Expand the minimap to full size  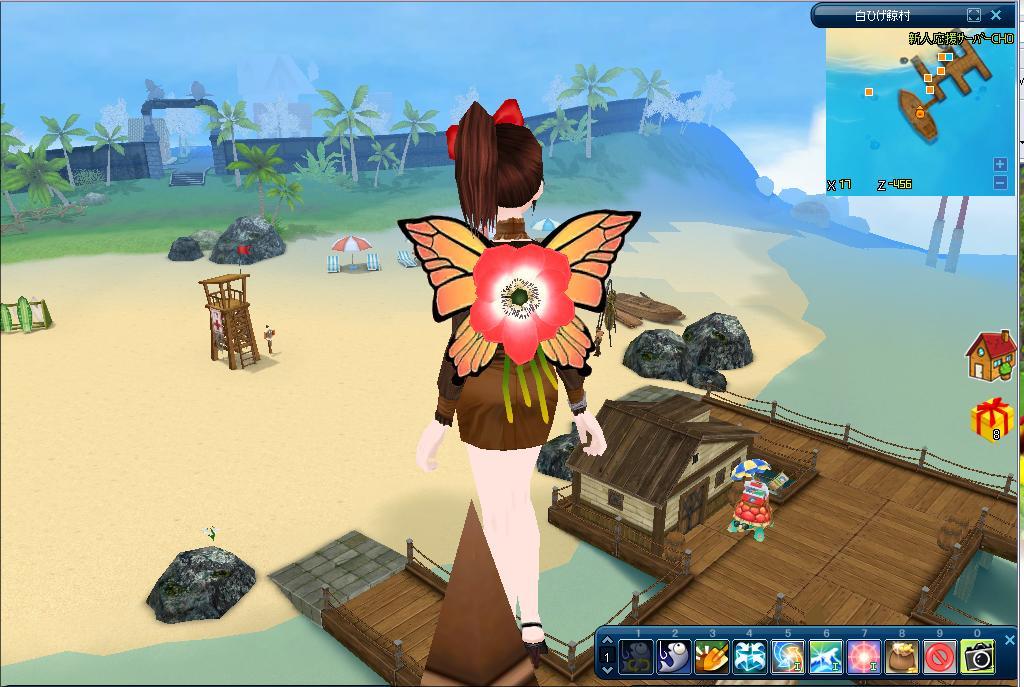pos(974,15)
